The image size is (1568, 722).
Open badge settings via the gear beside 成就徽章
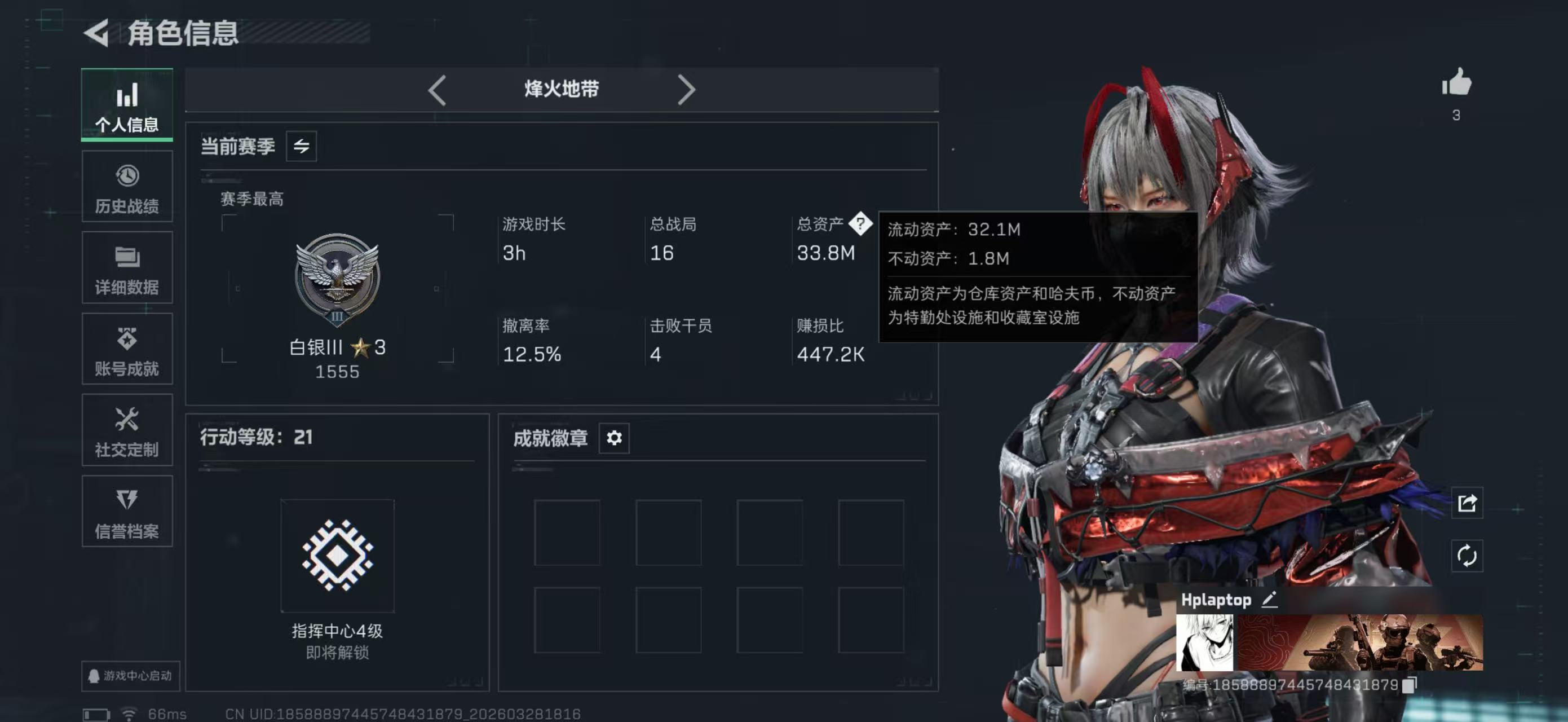(614, 438)
